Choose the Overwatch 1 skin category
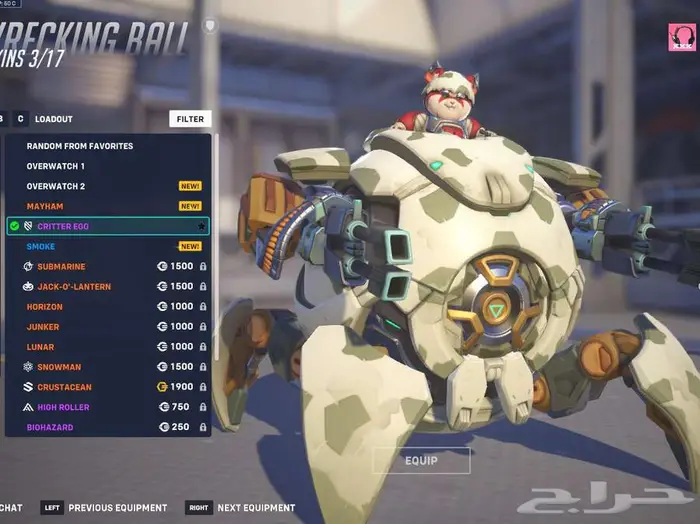 pos(56,166)
